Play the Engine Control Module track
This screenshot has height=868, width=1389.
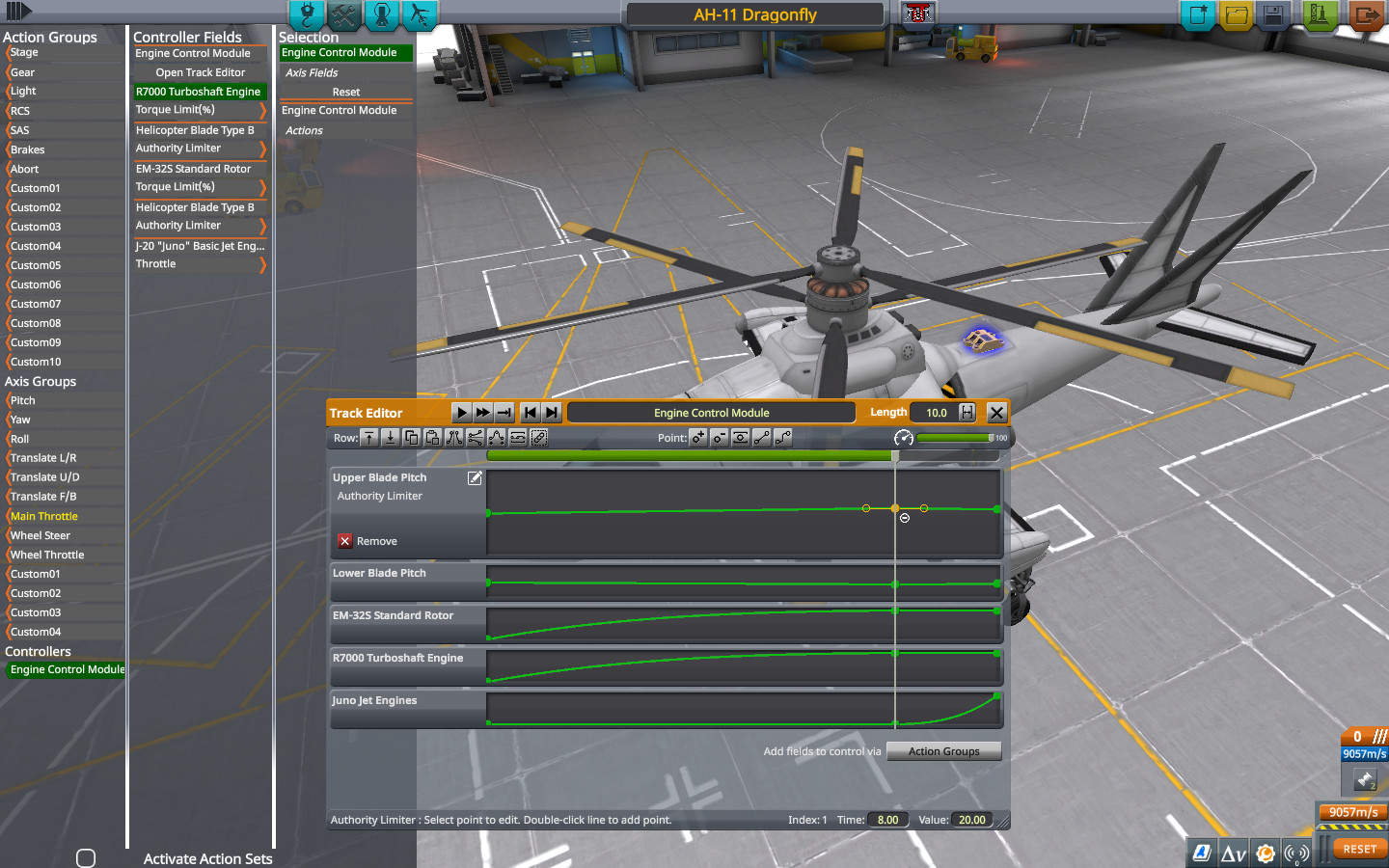pyautogui.click(x=461, y=412)
